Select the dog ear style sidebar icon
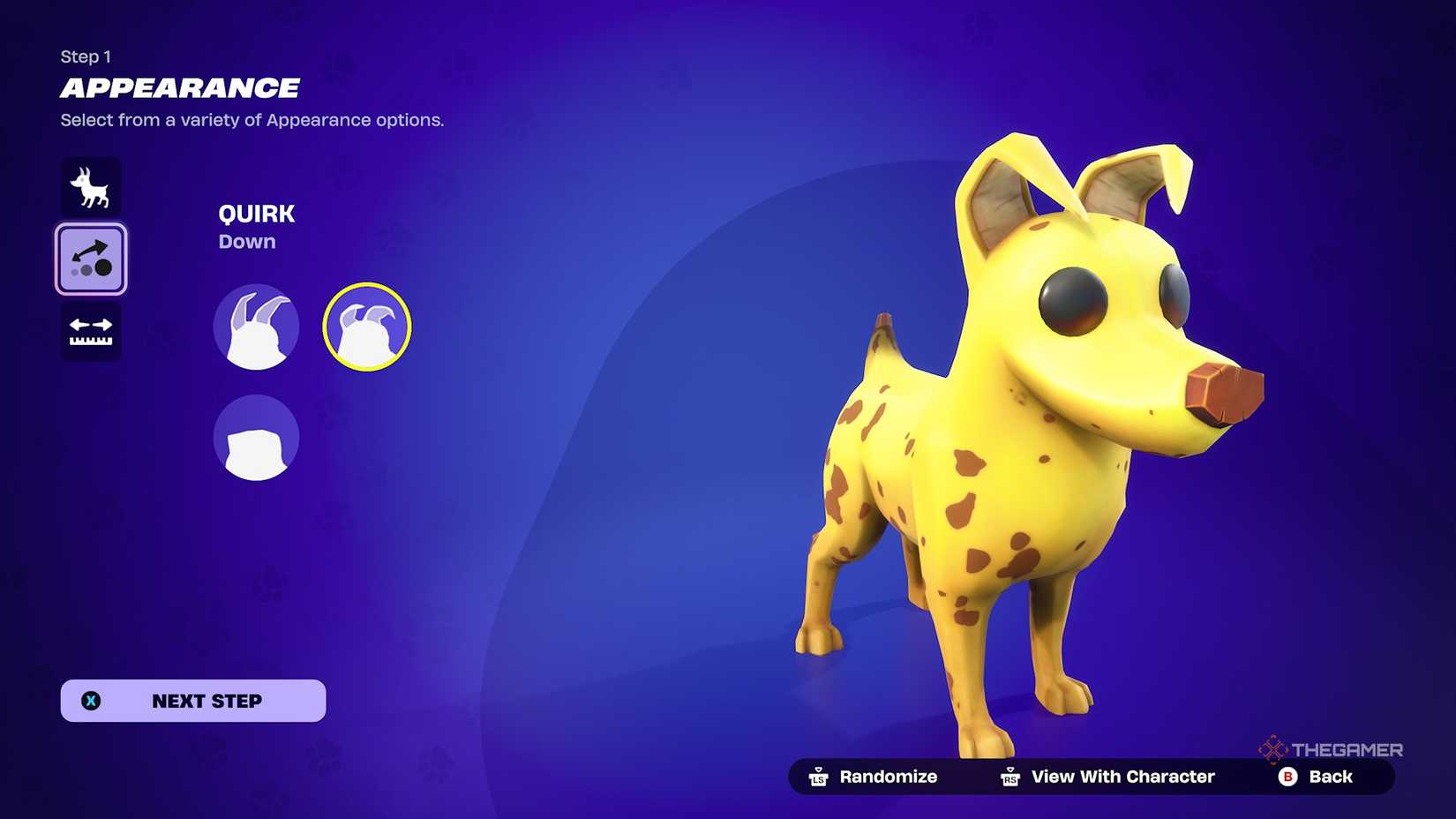1456x819 pixels. click(91, 186)
